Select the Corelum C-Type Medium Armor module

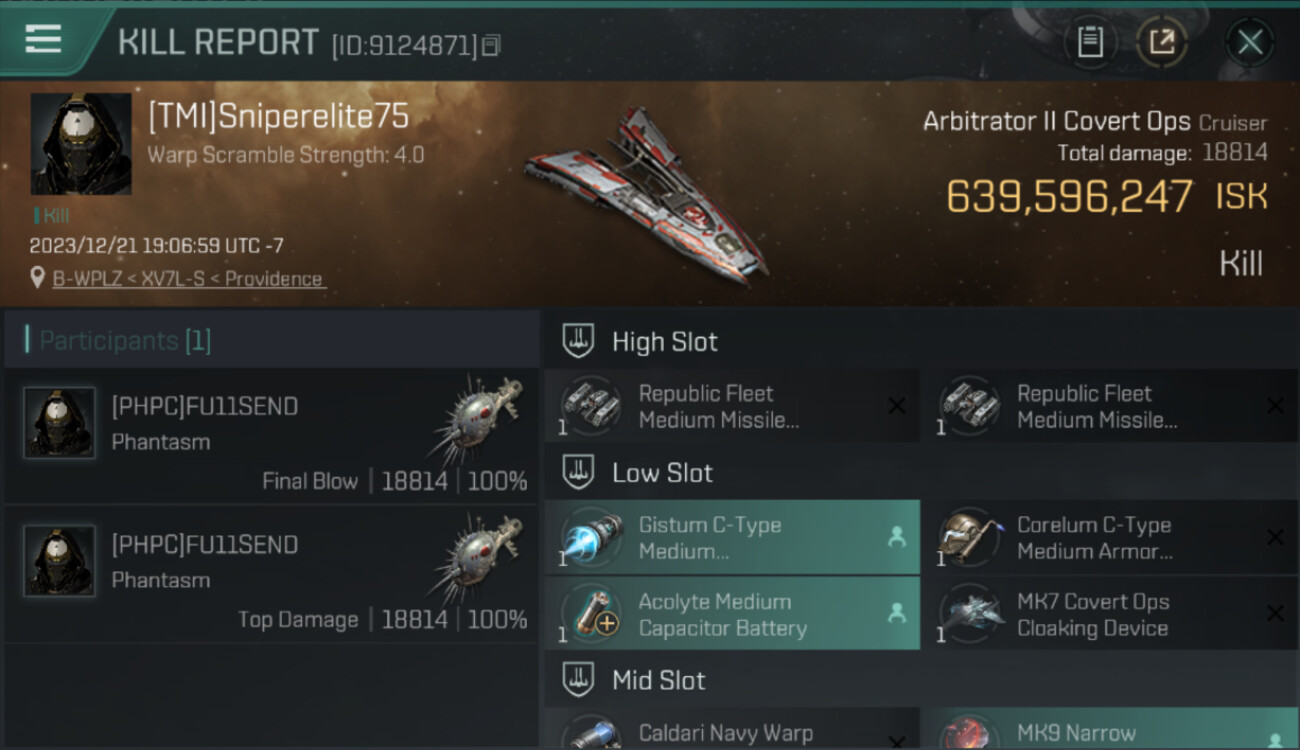(1108, 538)
